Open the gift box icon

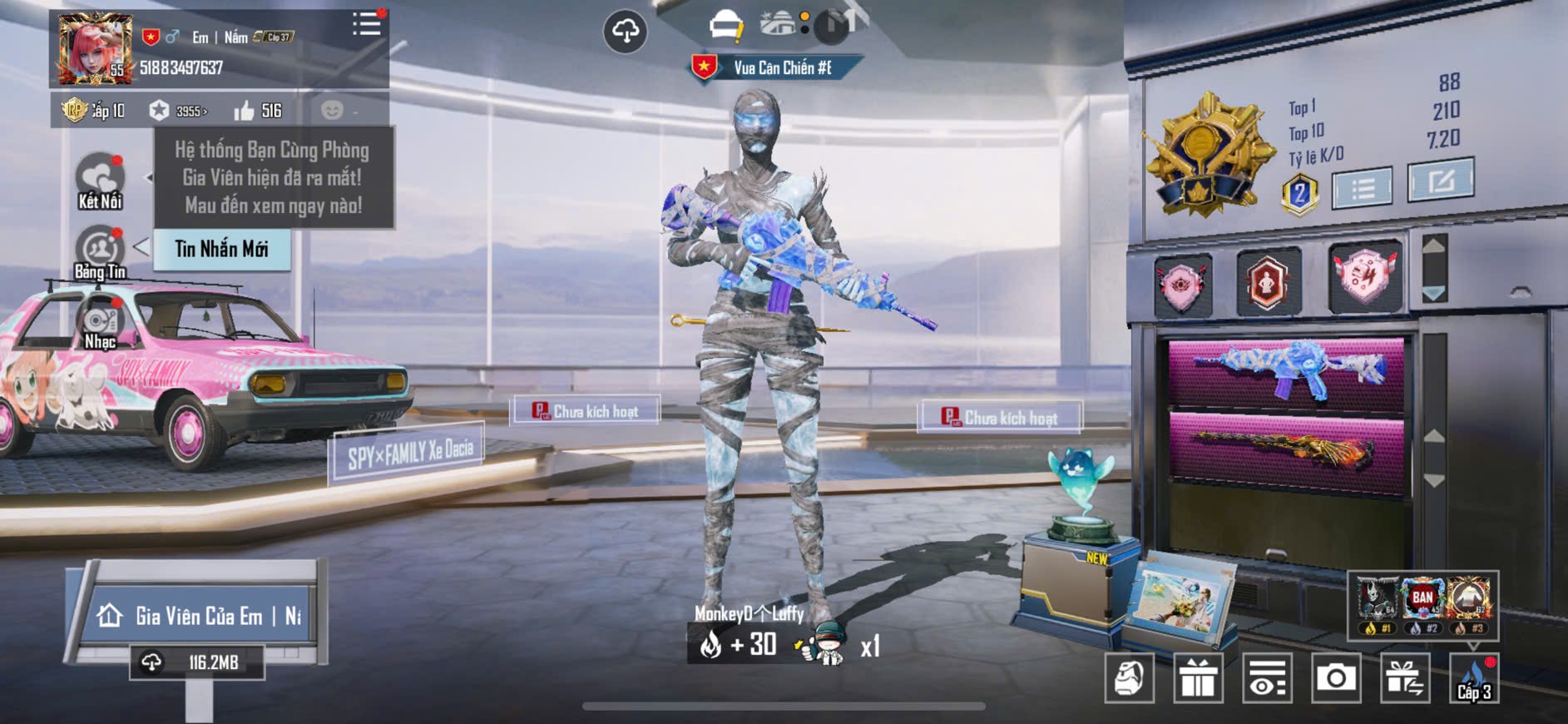tap(1198, 678)
